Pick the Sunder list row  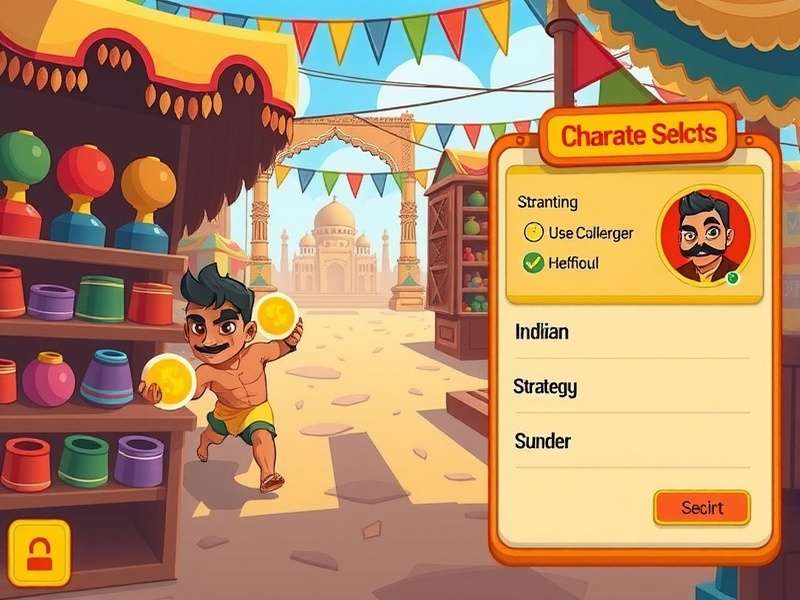[630, 441]
